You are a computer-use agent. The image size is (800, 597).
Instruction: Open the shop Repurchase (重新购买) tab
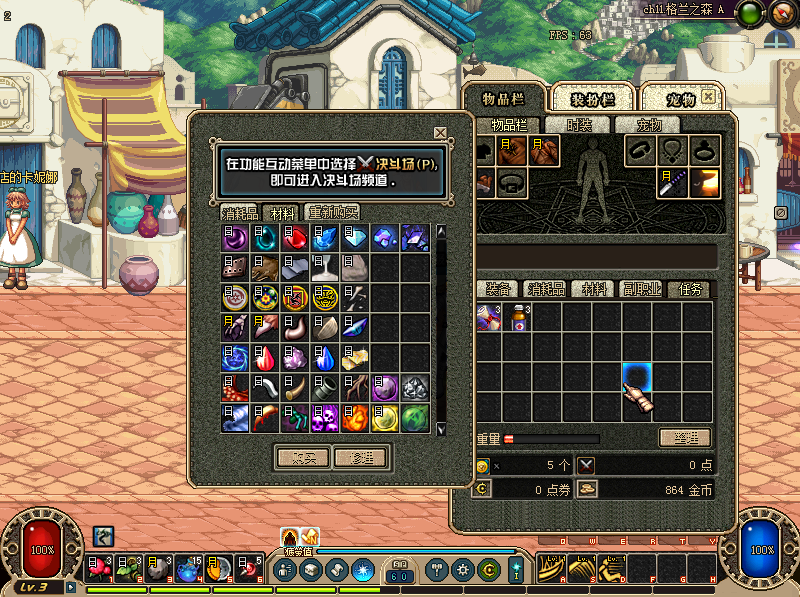(x=333, y=212)
